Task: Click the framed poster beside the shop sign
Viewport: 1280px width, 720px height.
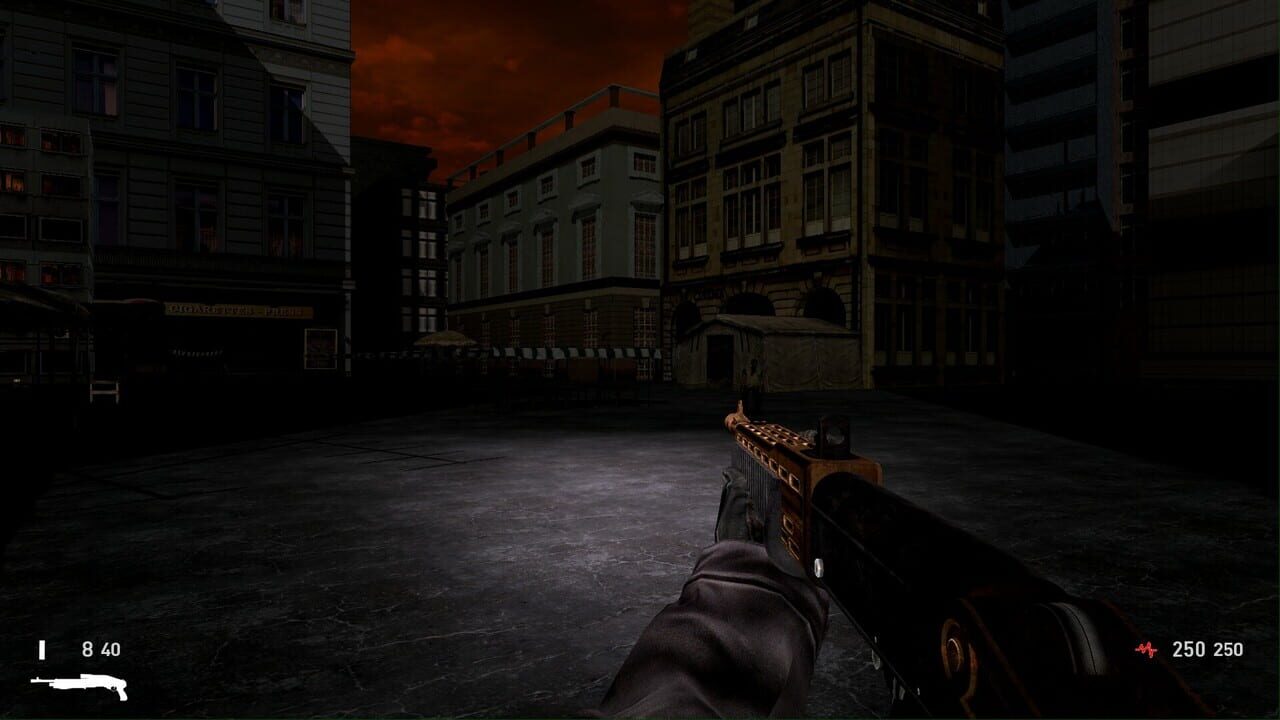Action: click(x=321, y=349)
